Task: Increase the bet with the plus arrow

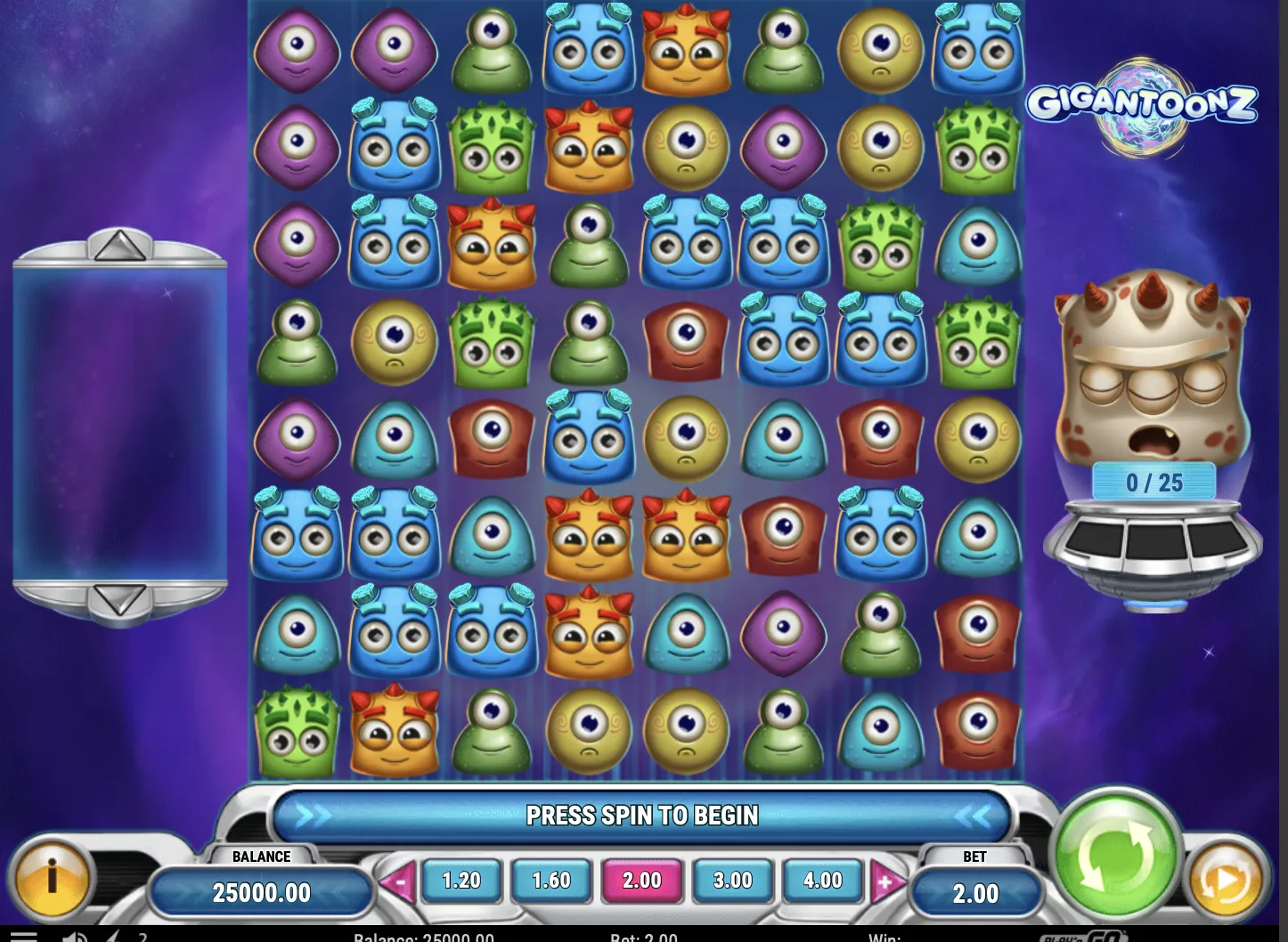Action: 886,883
